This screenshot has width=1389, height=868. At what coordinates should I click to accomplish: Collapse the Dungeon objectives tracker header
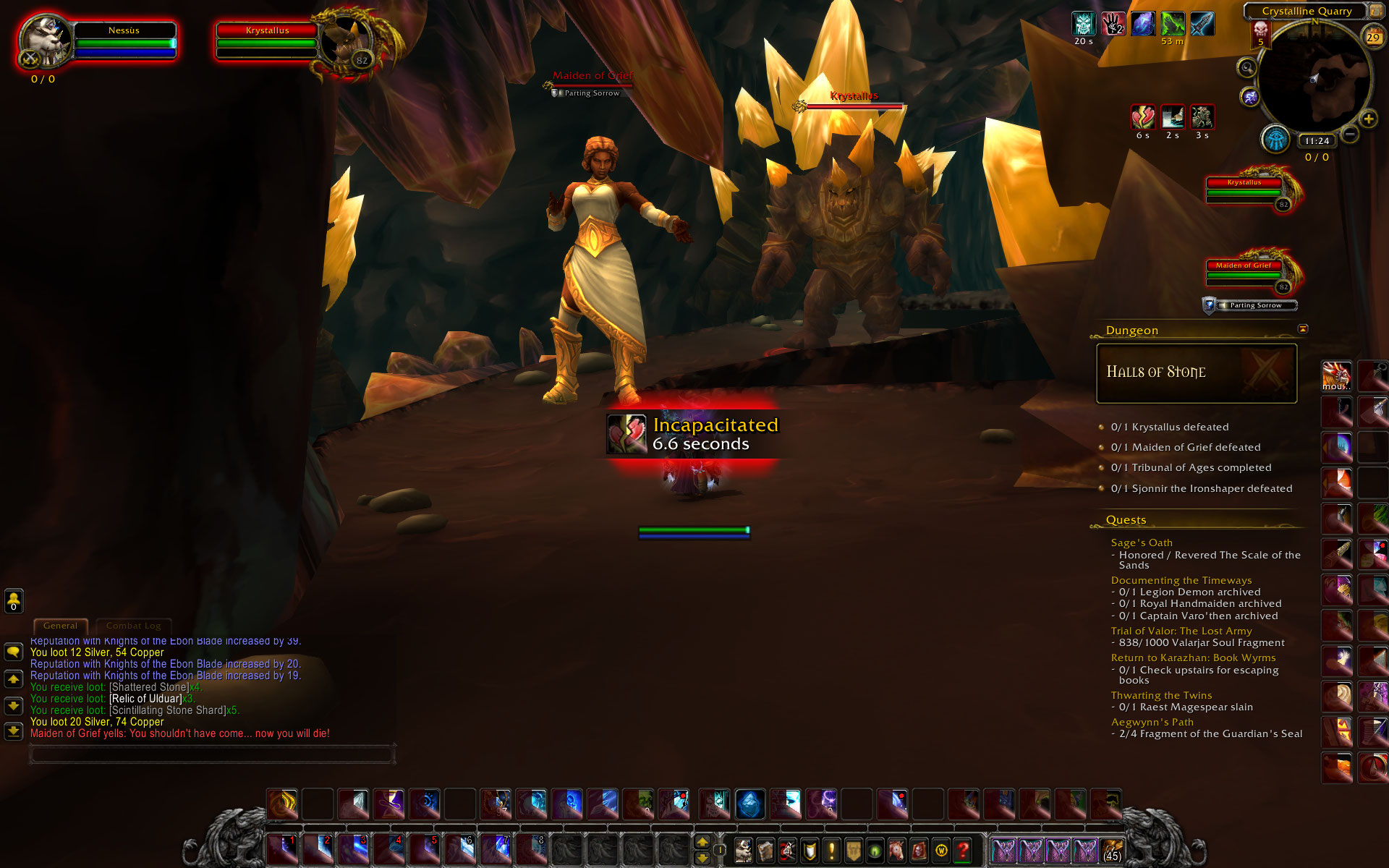click(1303, 329)
